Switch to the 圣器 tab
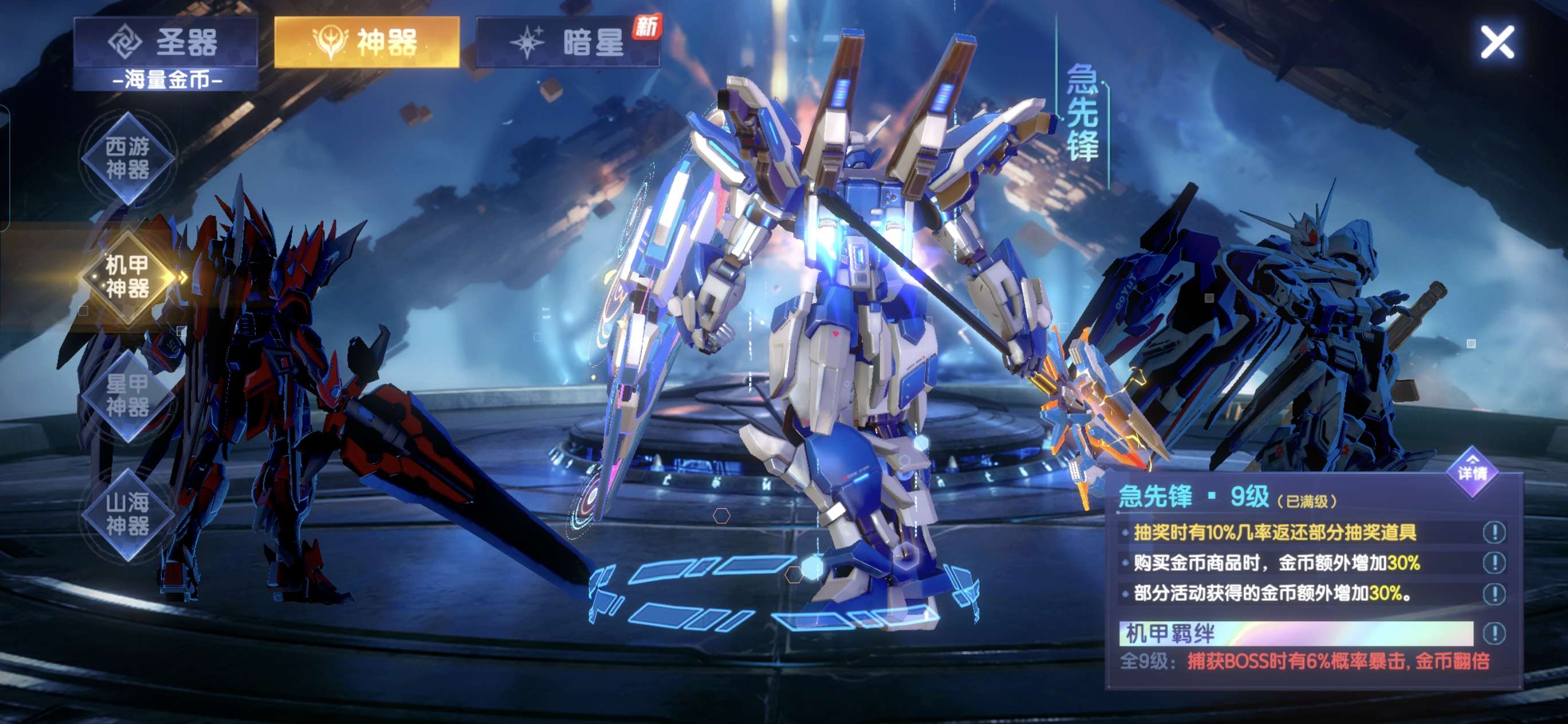This screenshot has height=724, width=1568. pyautogui.click(x=165, y=42)
